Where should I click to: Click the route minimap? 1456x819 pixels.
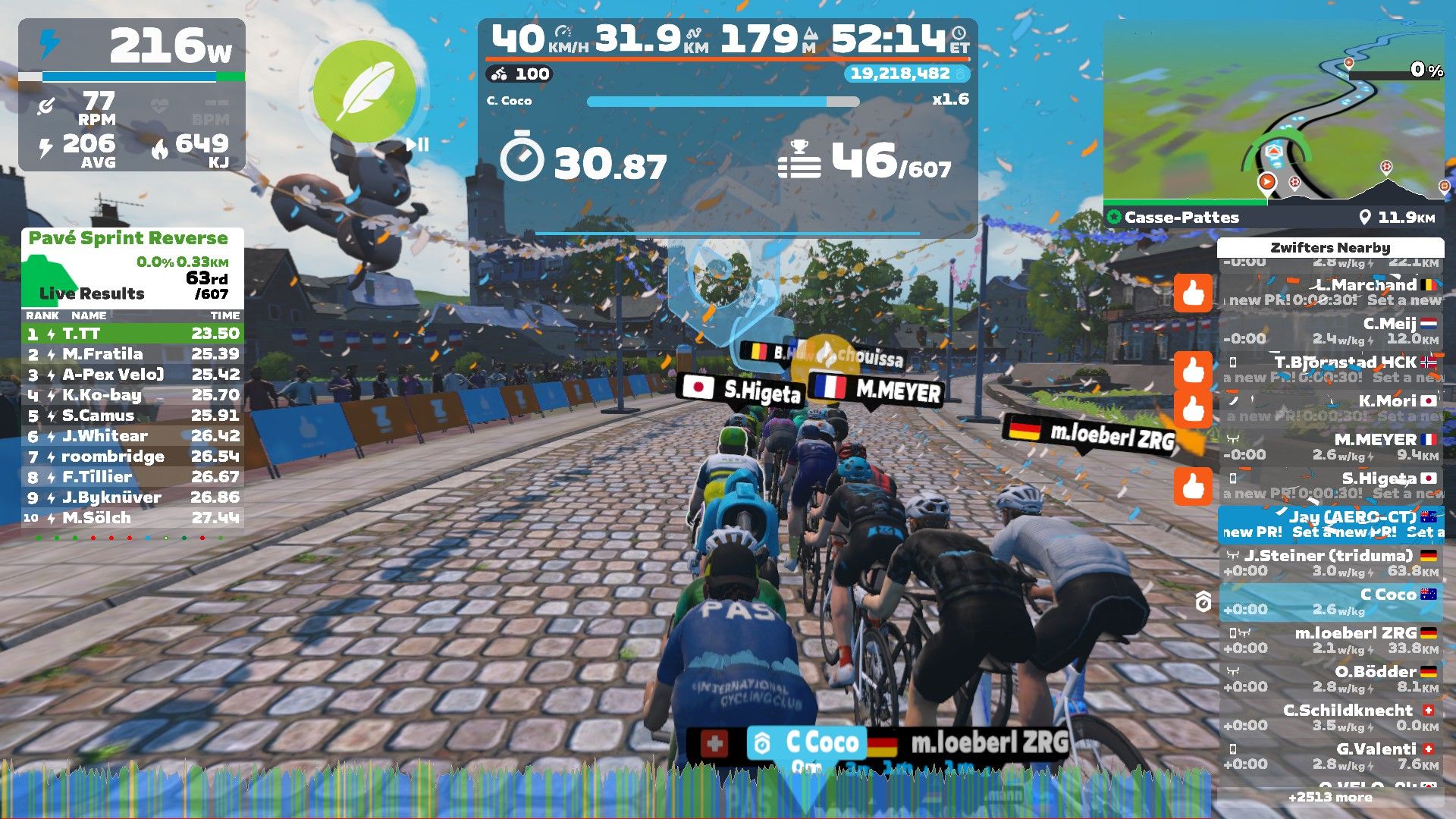tap(1273, 114)
